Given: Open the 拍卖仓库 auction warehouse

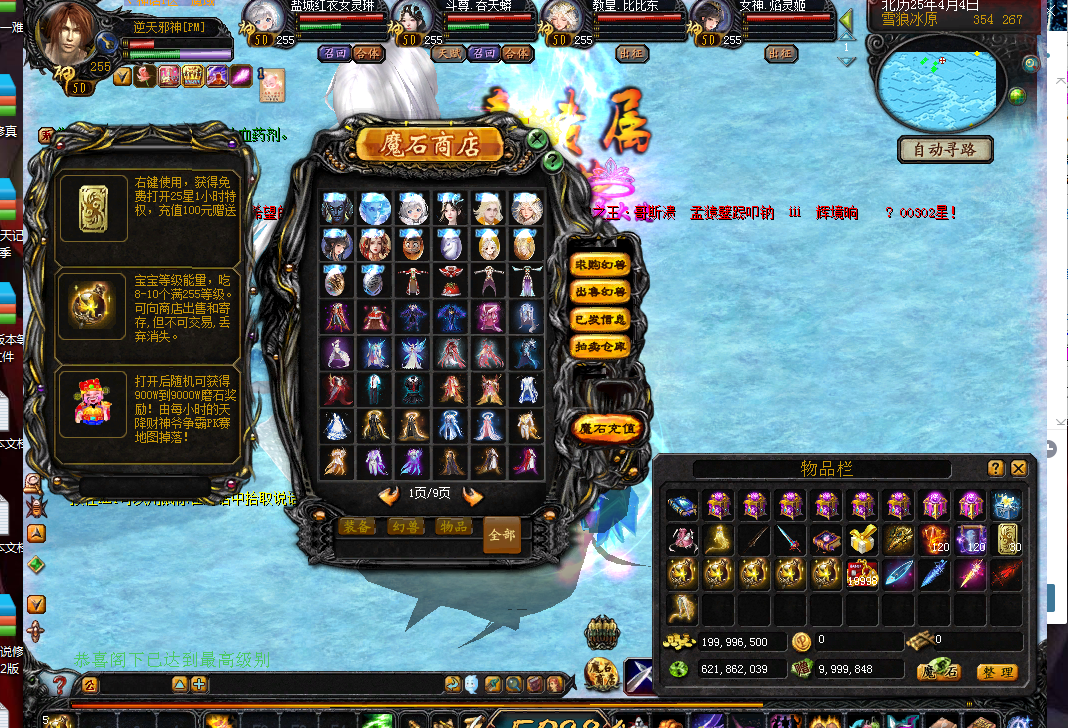Looking at the screenshot, I should tap(600, 347).
